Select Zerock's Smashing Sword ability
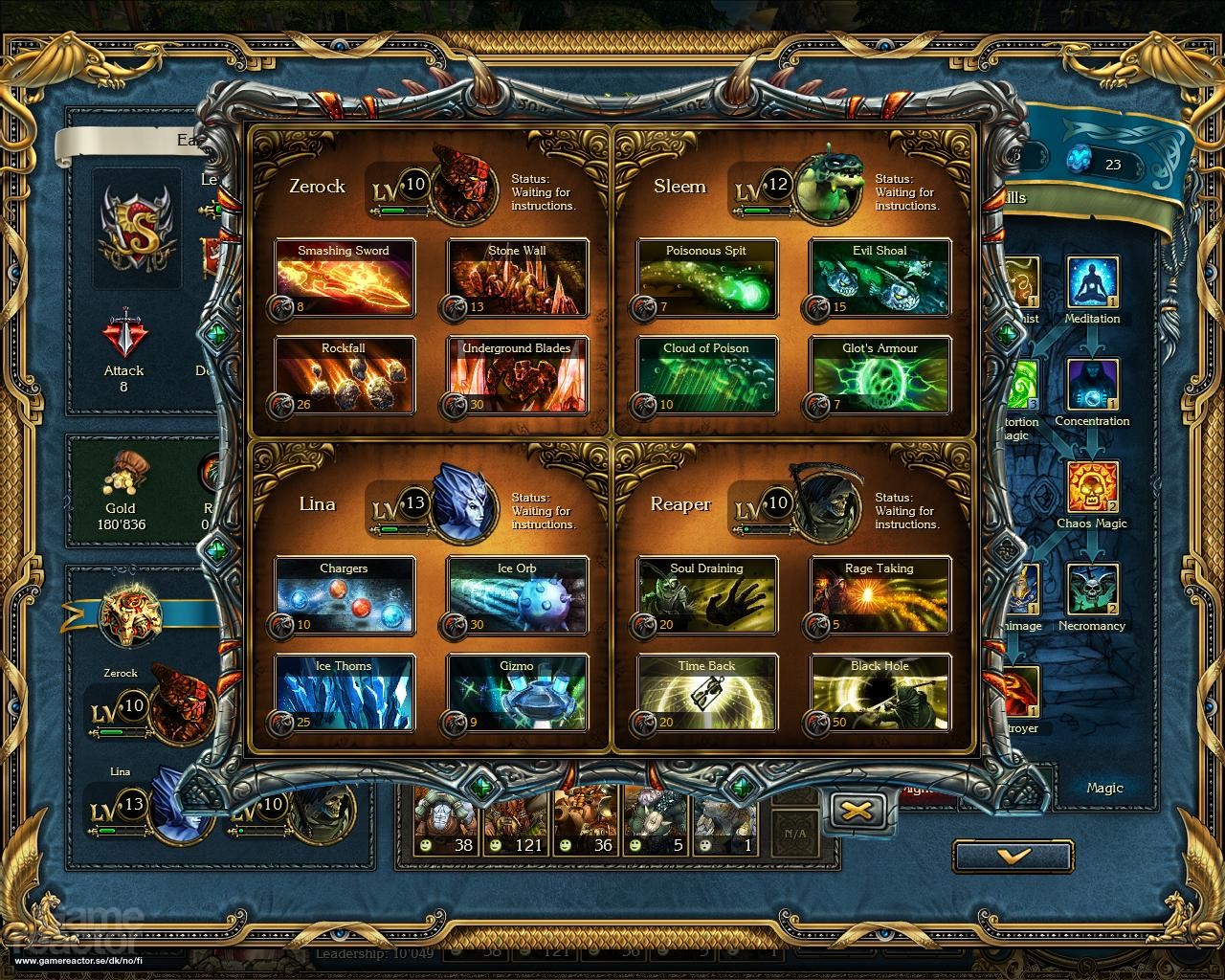Viewport: 1225px width, 980px height. pyautogui.click(x=345, y=278)
